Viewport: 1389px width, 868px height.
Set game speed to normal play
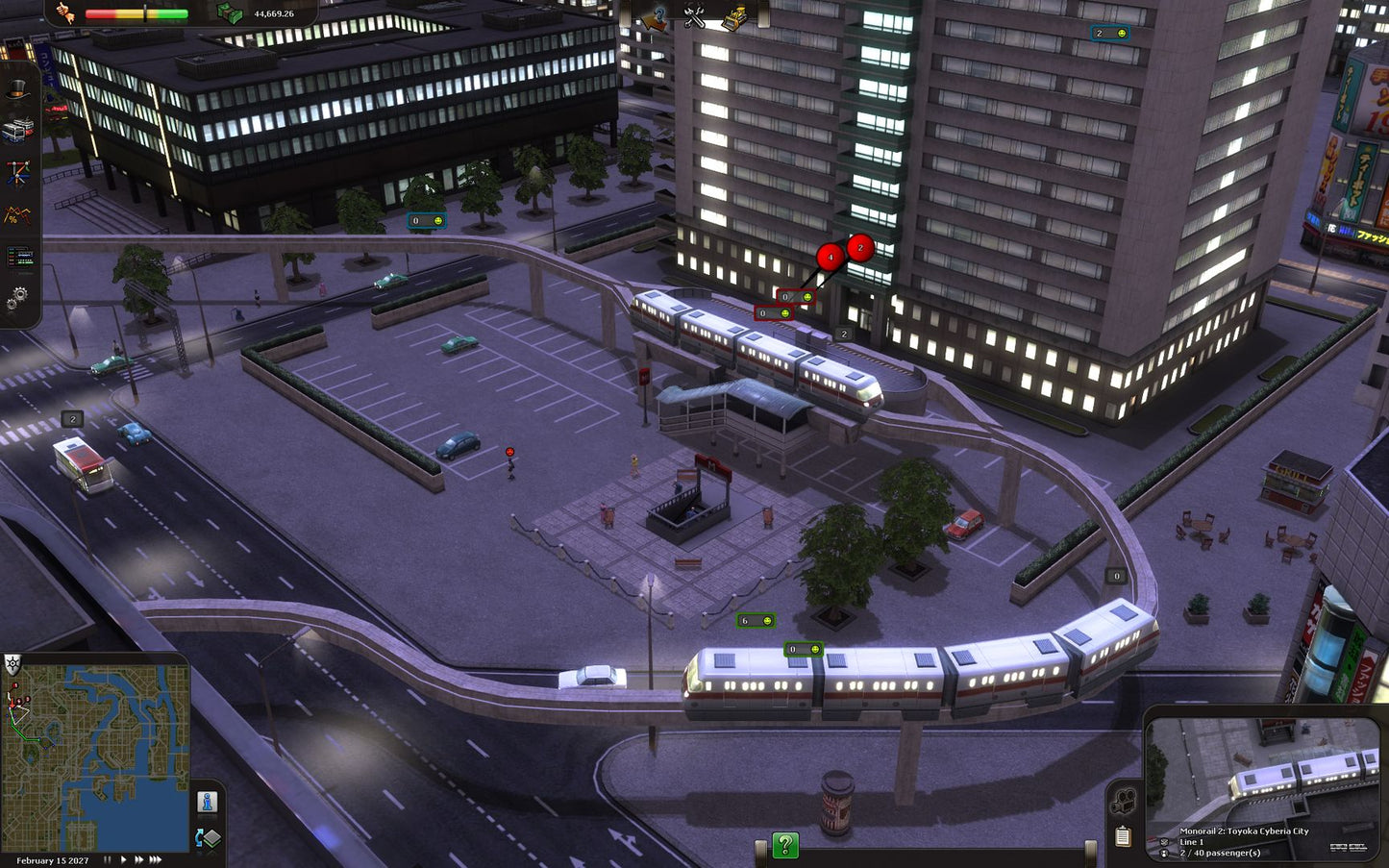click(x=123, y=860)
